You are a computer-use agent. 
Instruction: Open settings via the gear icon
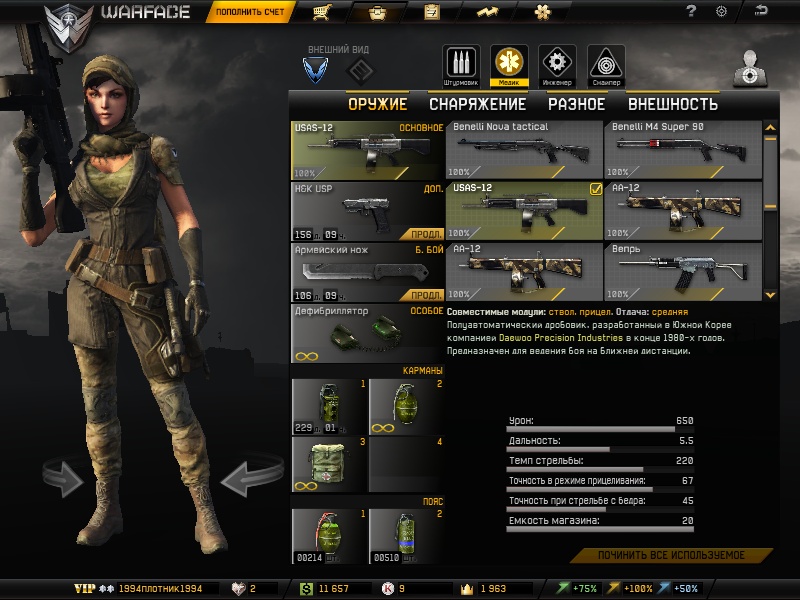click(721, 11)
